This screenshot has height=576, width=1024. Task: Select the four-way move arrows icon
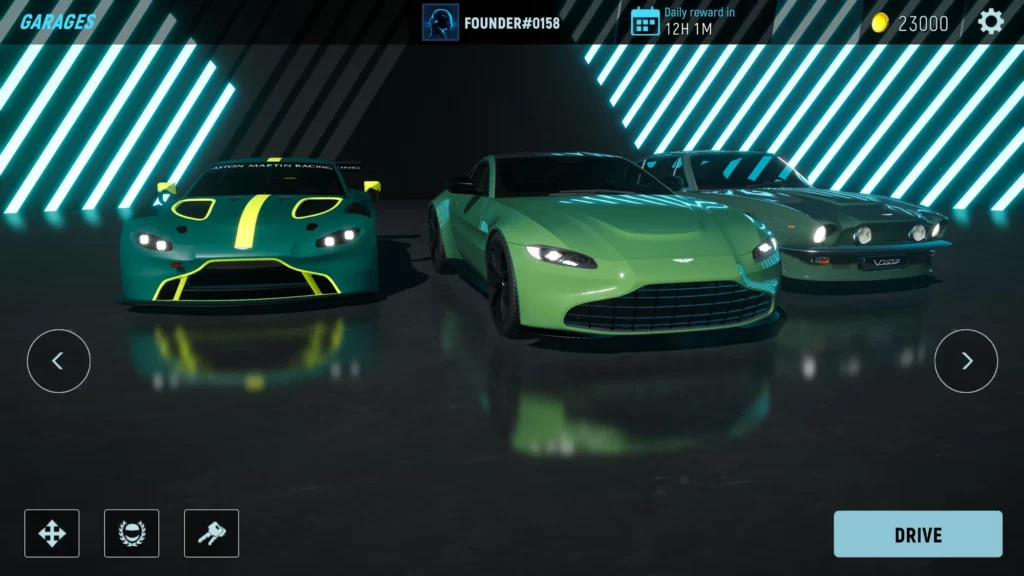click(x=52, y=533)
